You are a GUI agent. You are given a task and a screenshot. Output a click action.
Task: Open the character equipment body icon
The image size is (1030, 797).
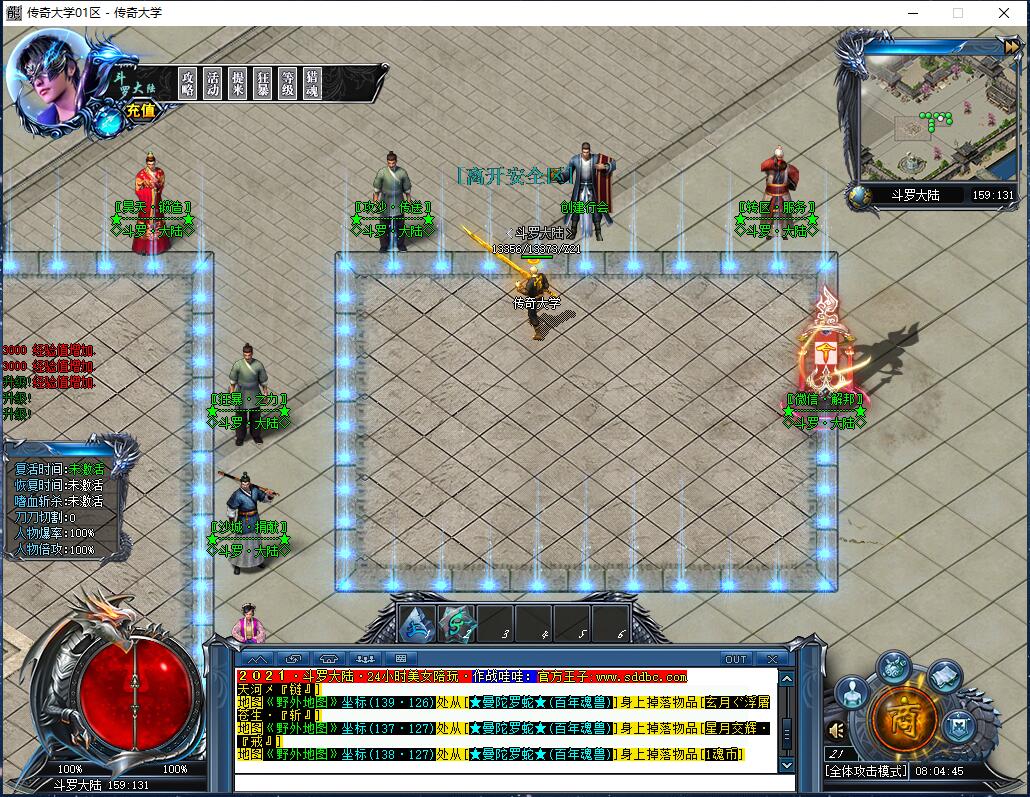[852, 691]
